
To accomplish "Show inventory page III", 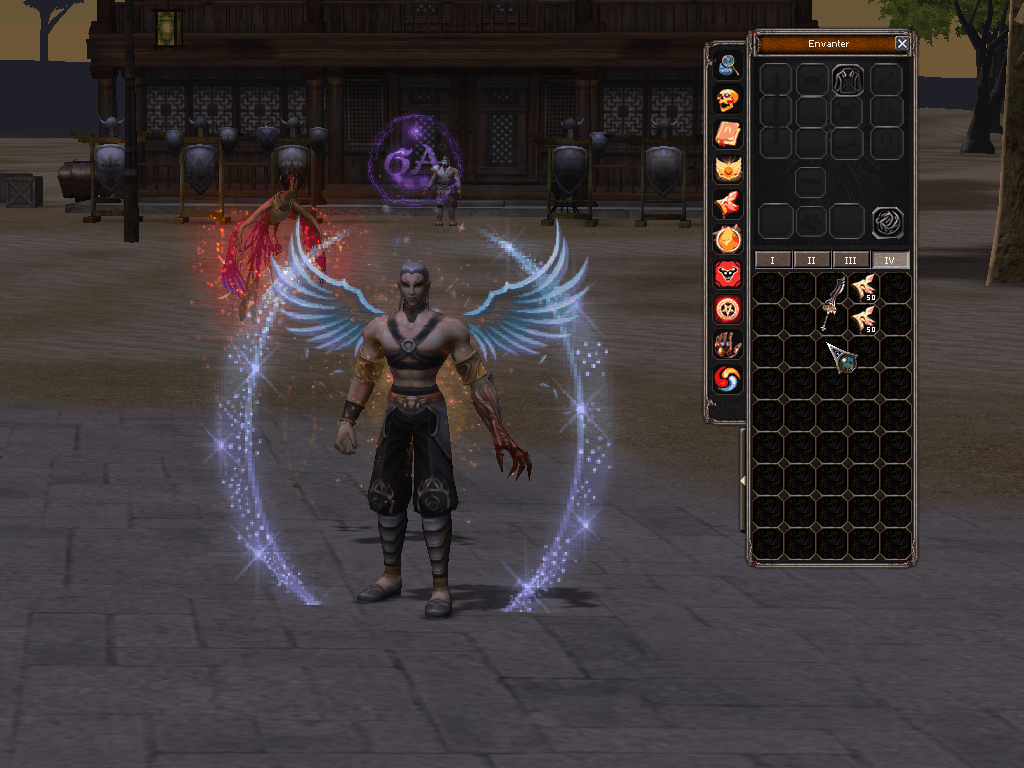I will click(x=851, y=260).
